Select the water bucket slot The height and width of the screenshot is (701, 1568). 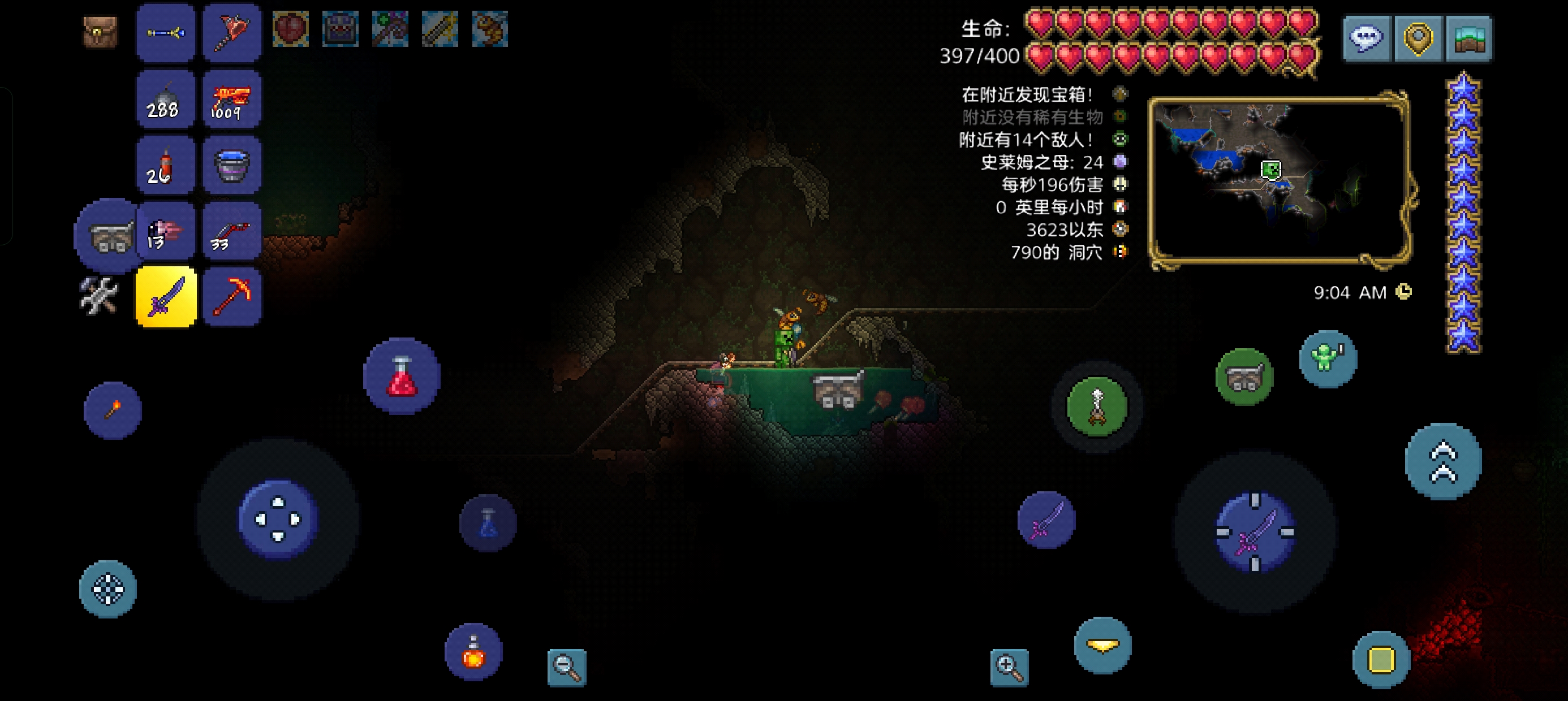[231, 166]
